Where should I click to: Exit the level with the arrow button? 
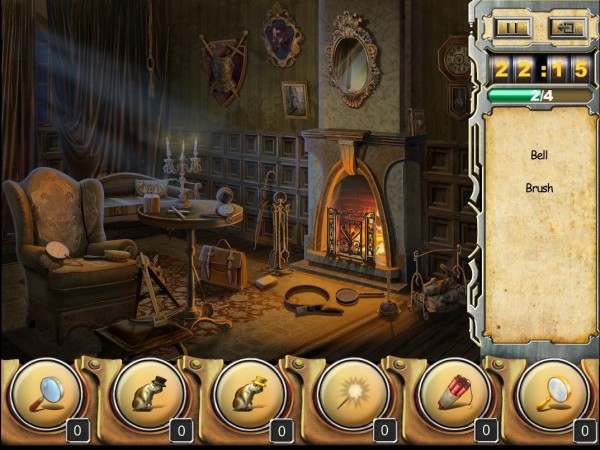click(x=566, y=28)
